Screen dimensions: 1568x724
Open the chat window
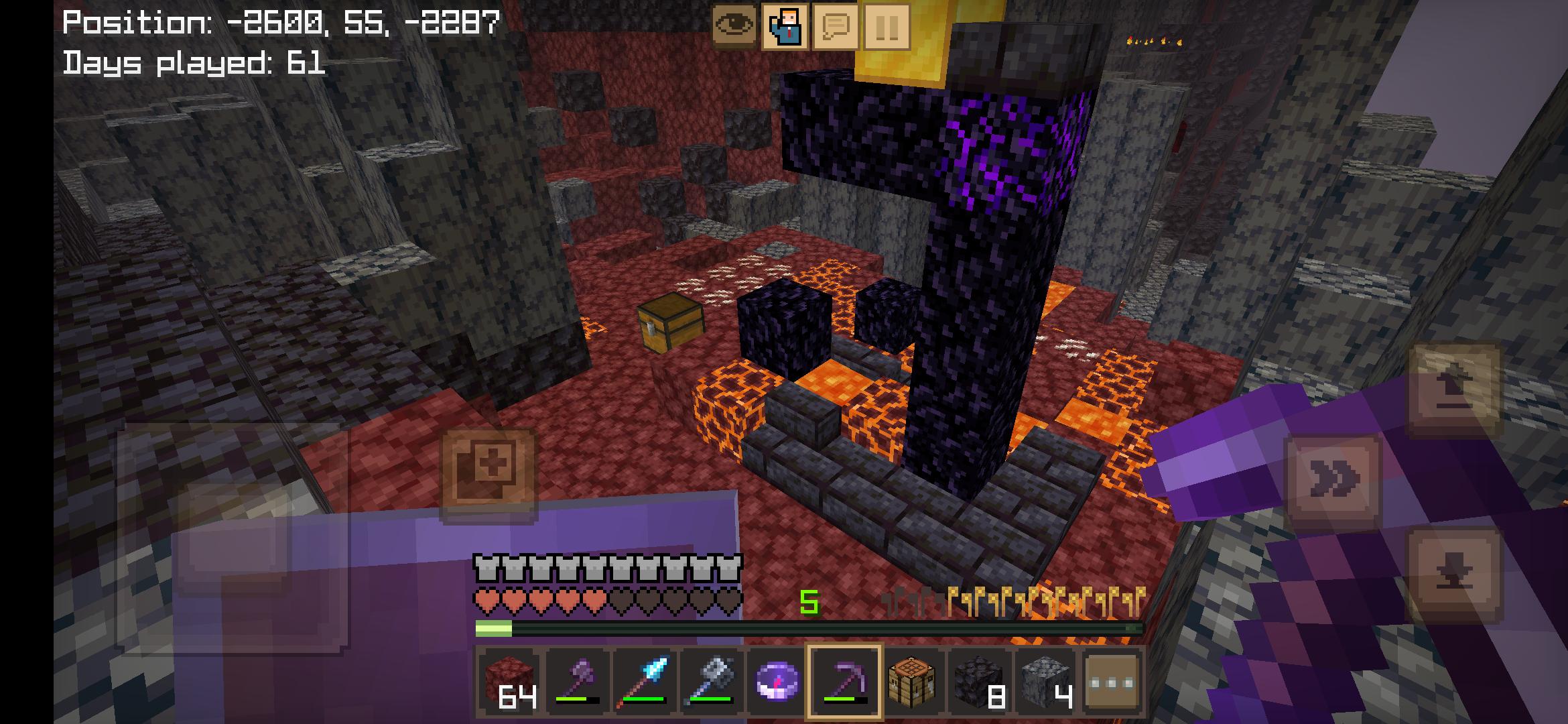(836, 27)
